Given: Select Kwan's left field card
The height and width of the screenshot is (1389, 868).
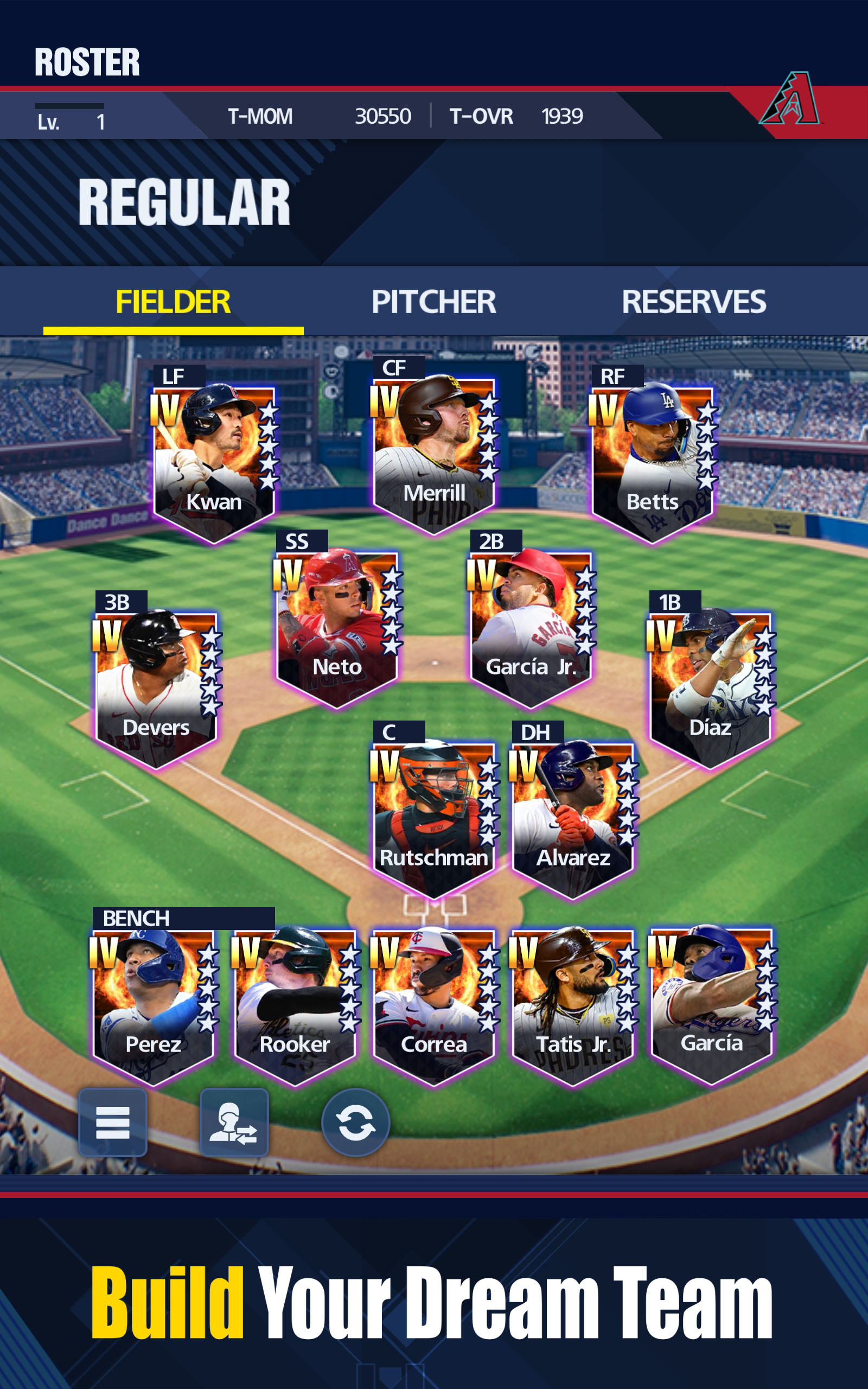Looking at the screenshot, I should click(x=214, y=459).
